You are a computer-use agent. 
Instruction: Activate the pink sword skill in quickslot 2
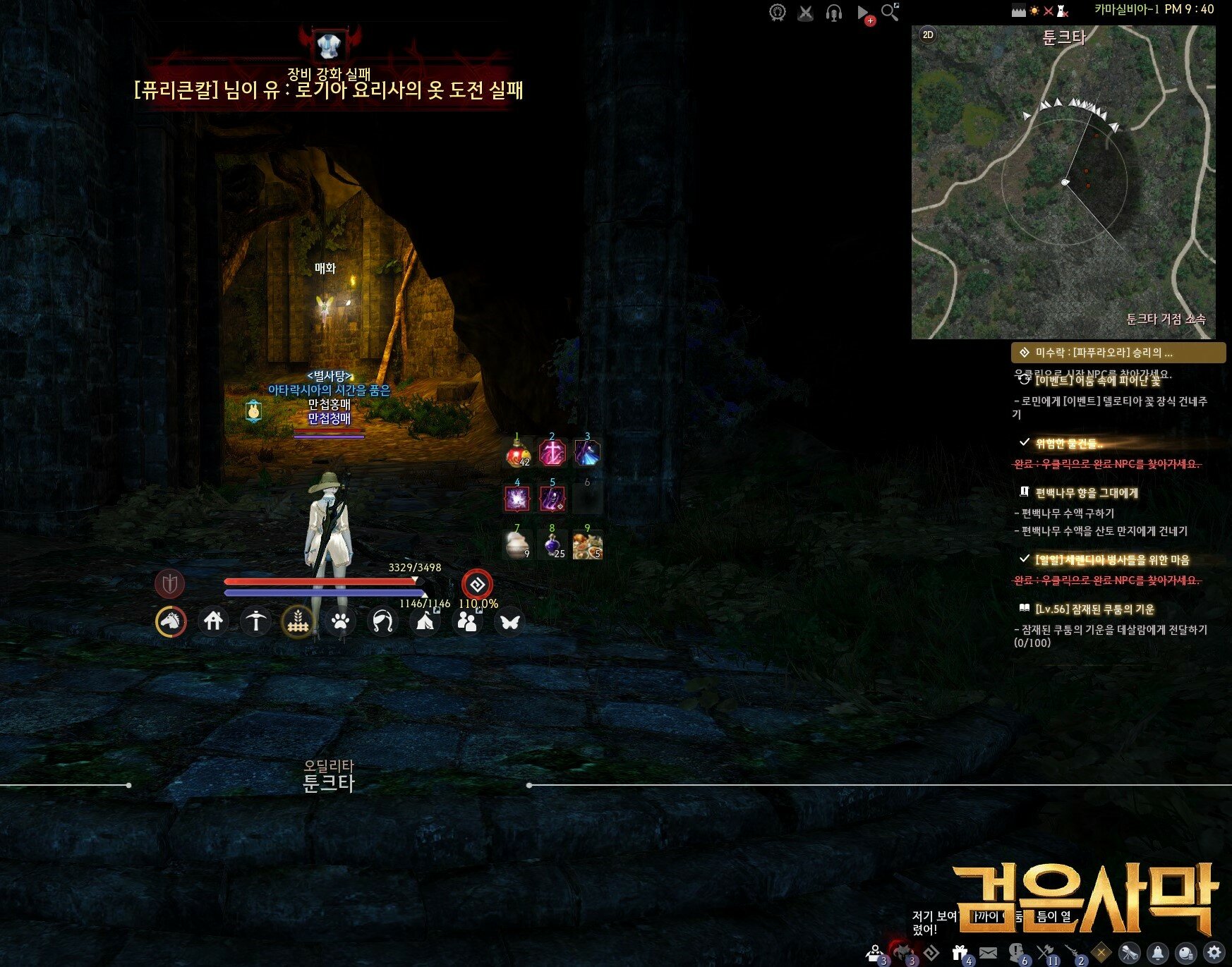point(552,453)
